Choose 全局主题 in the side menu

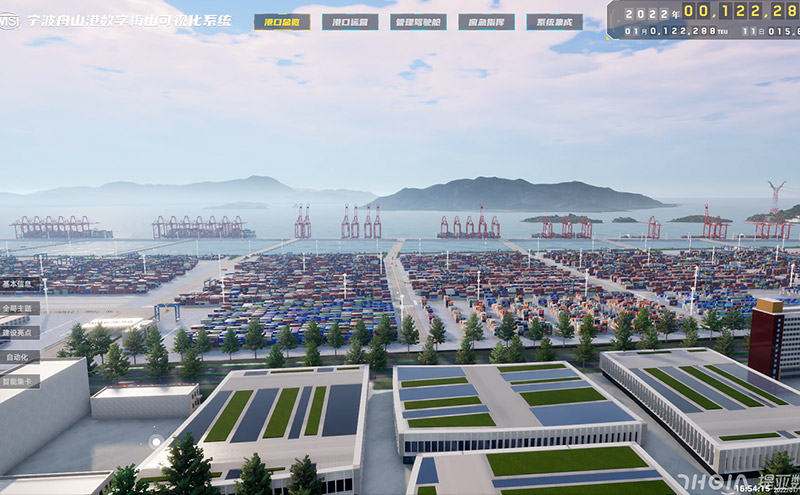(18, 308)
